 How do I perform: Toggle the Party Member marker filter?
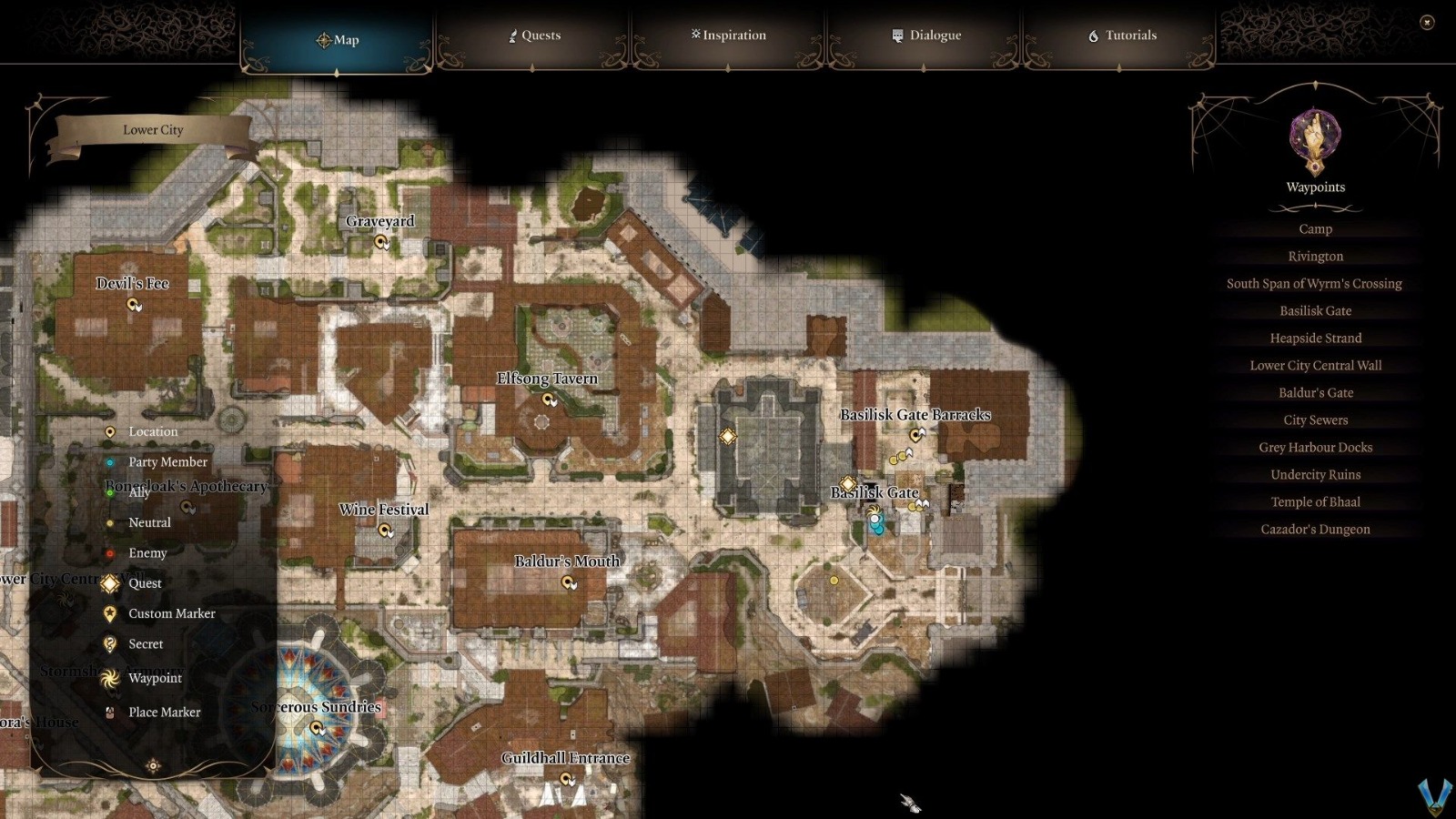[x=110, y=461]
